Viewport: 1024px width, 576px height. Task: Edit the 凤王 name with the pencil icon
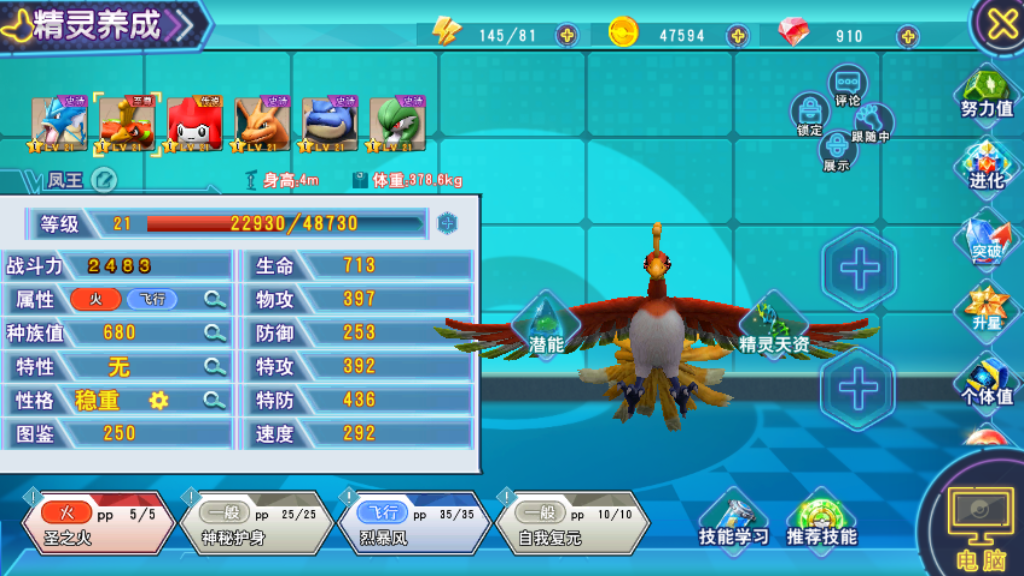(104, 180)
